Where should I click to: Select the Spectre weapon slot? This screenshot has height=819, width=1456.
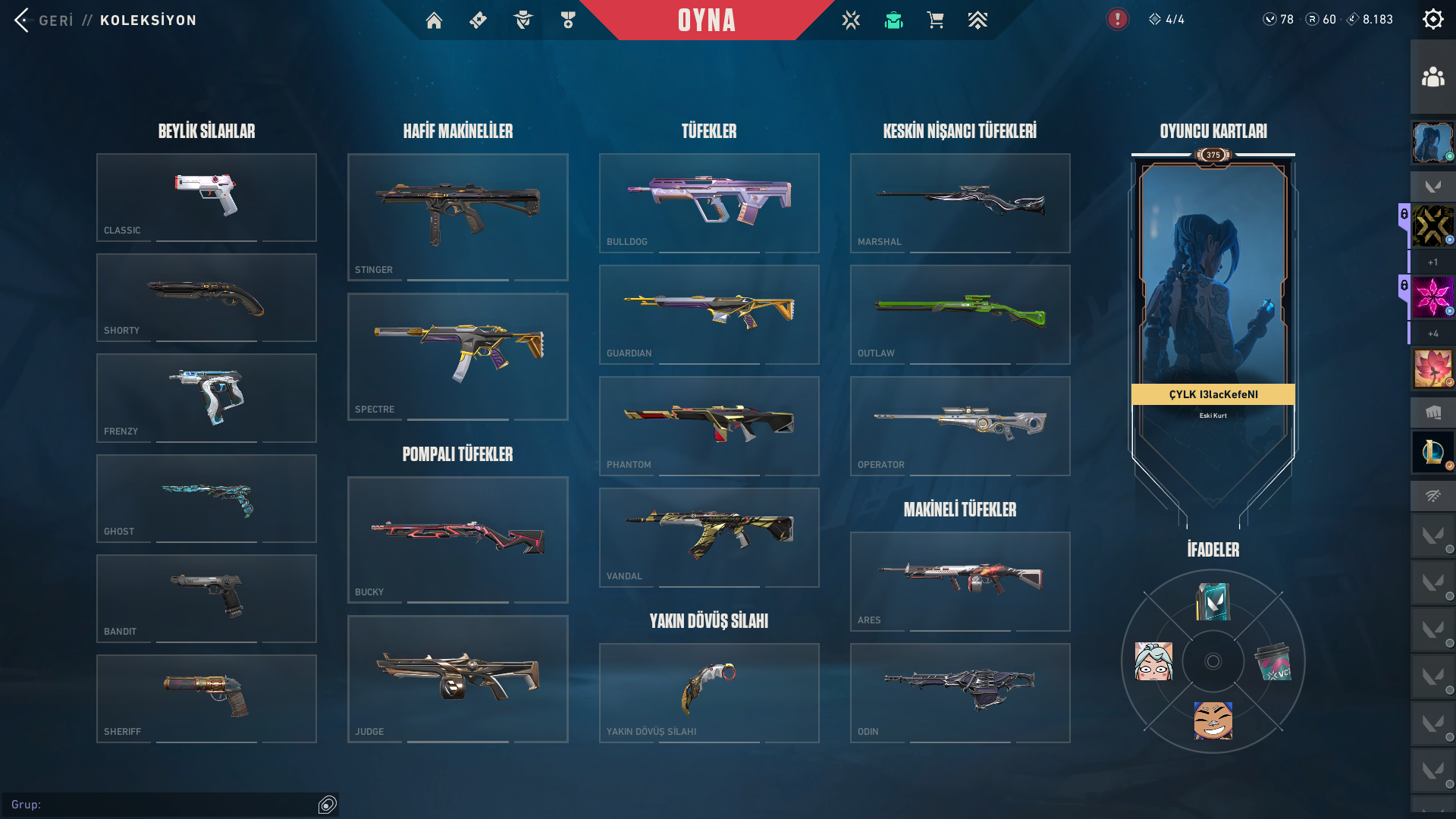pyautogui.click(x=457, y=356)
